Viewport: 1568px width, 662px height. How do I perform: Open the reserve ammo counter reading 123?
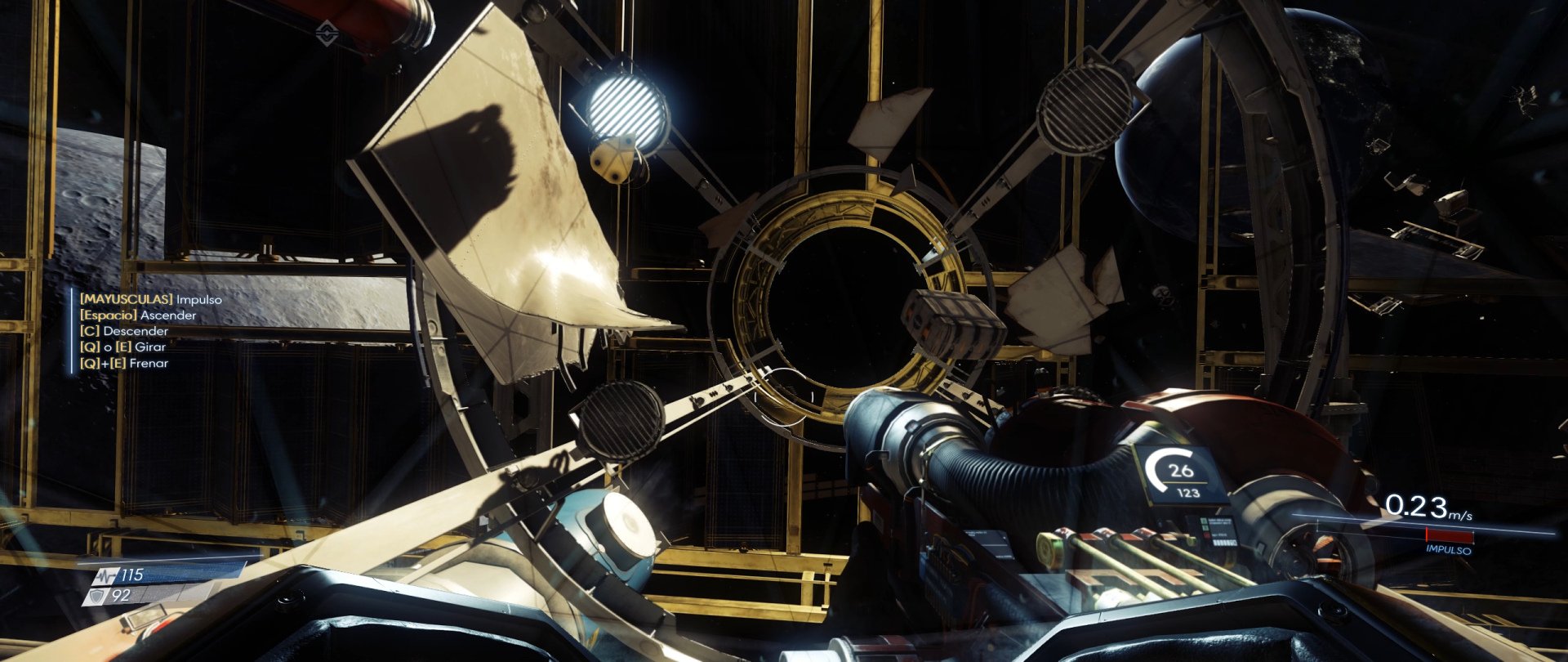[x=1188, y=492]
